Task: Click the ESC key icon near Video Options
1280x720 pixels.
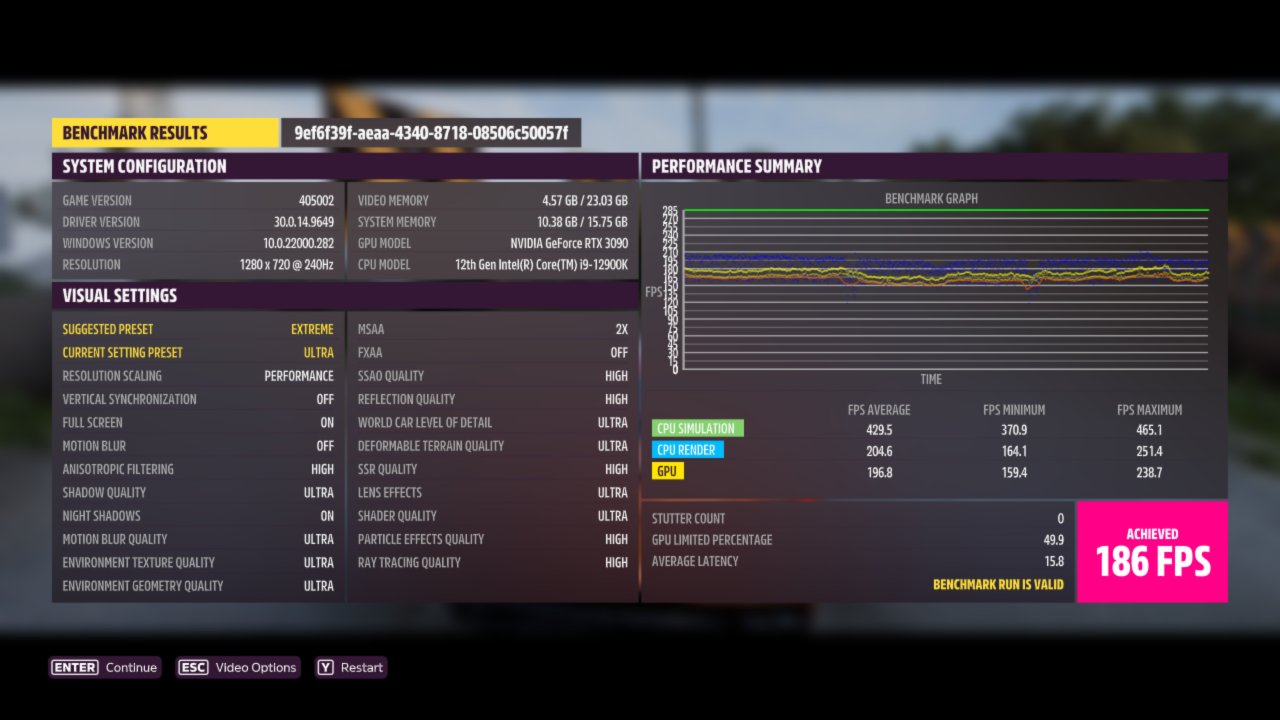Action: point(193,667)
